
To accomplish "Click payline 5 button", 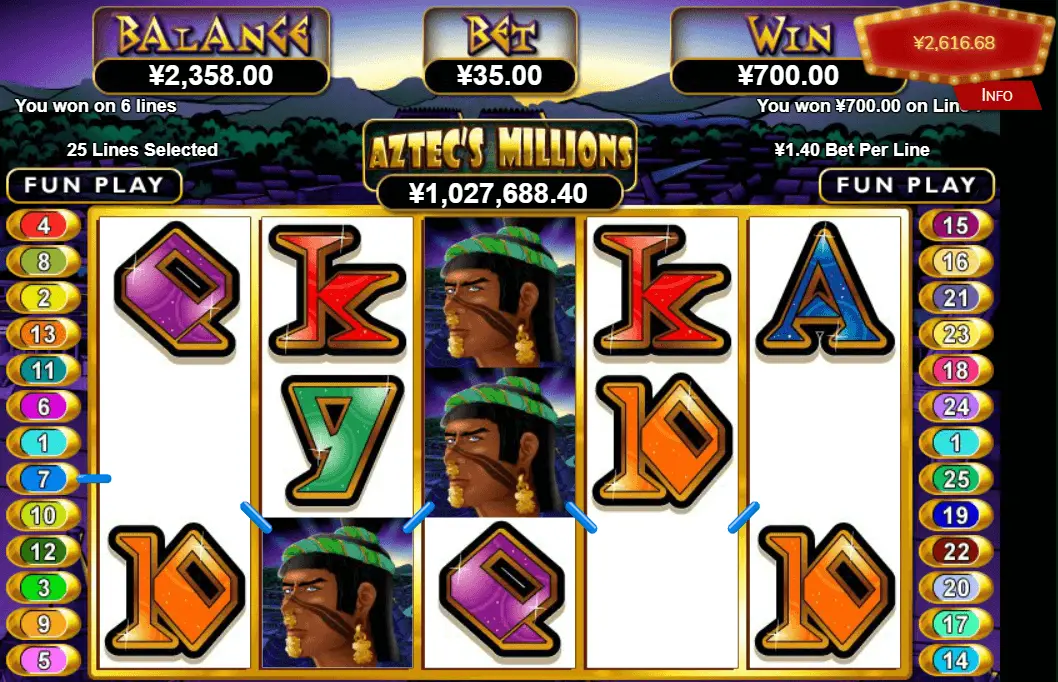I will [x=43, y=660].
